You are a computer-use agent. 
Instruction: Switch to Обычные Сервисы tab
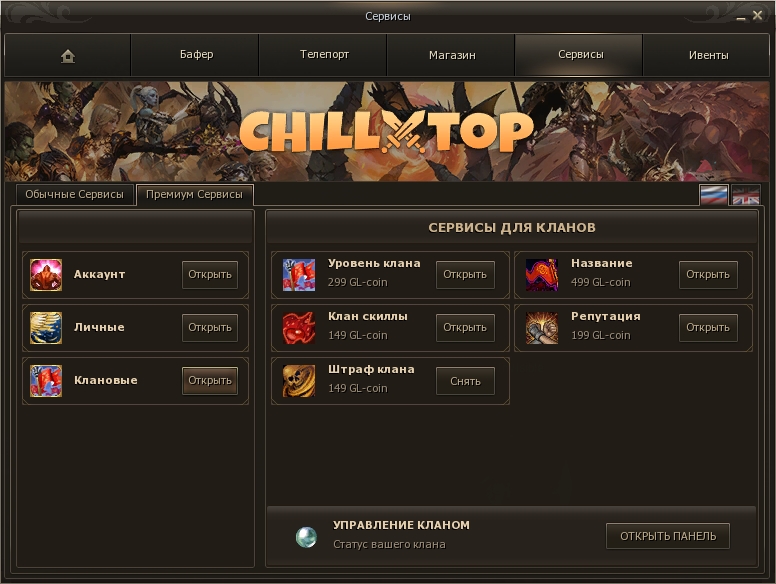75,194
